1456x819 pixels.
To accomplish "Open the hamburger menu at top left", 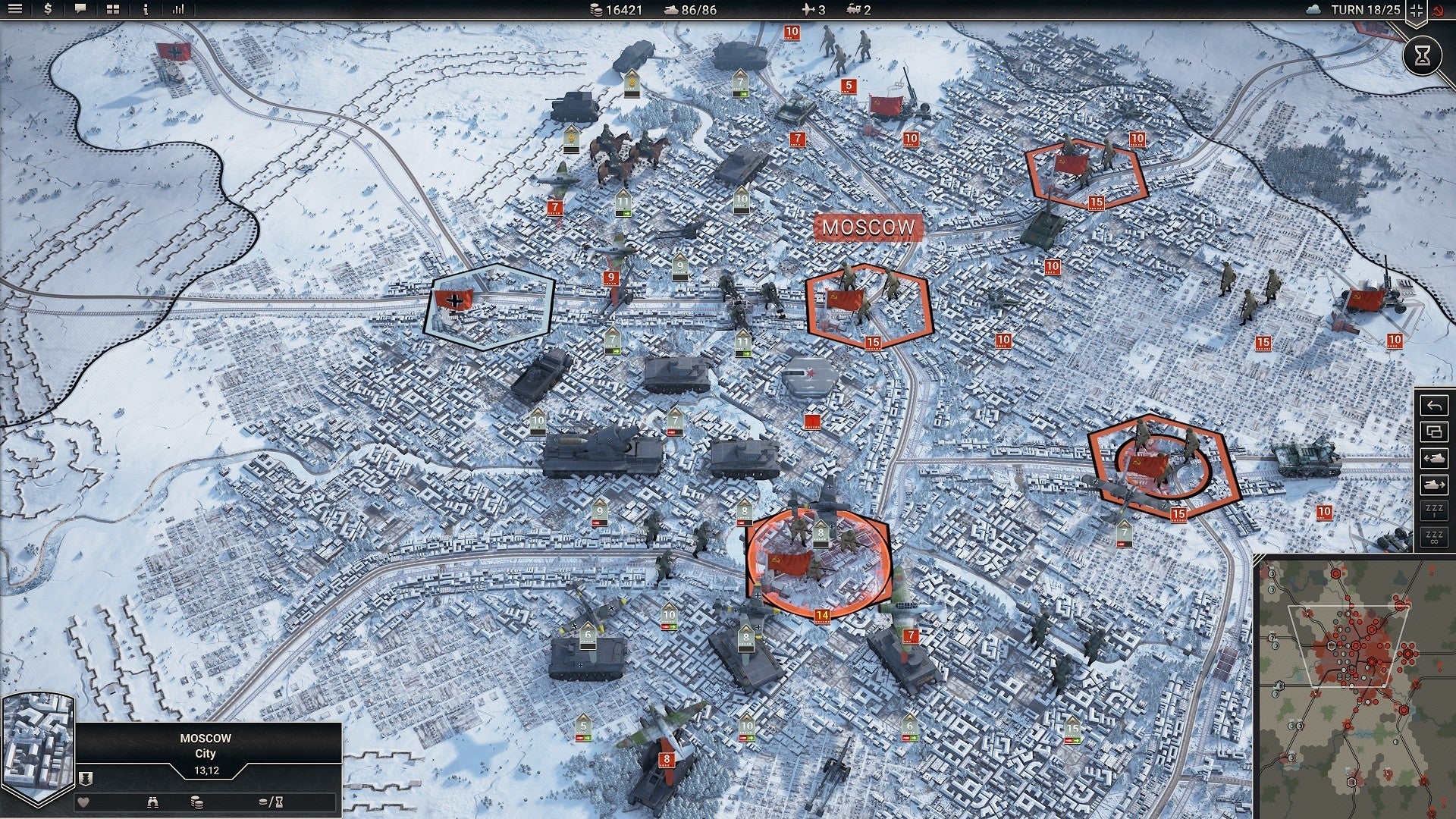I will point(14,10).
